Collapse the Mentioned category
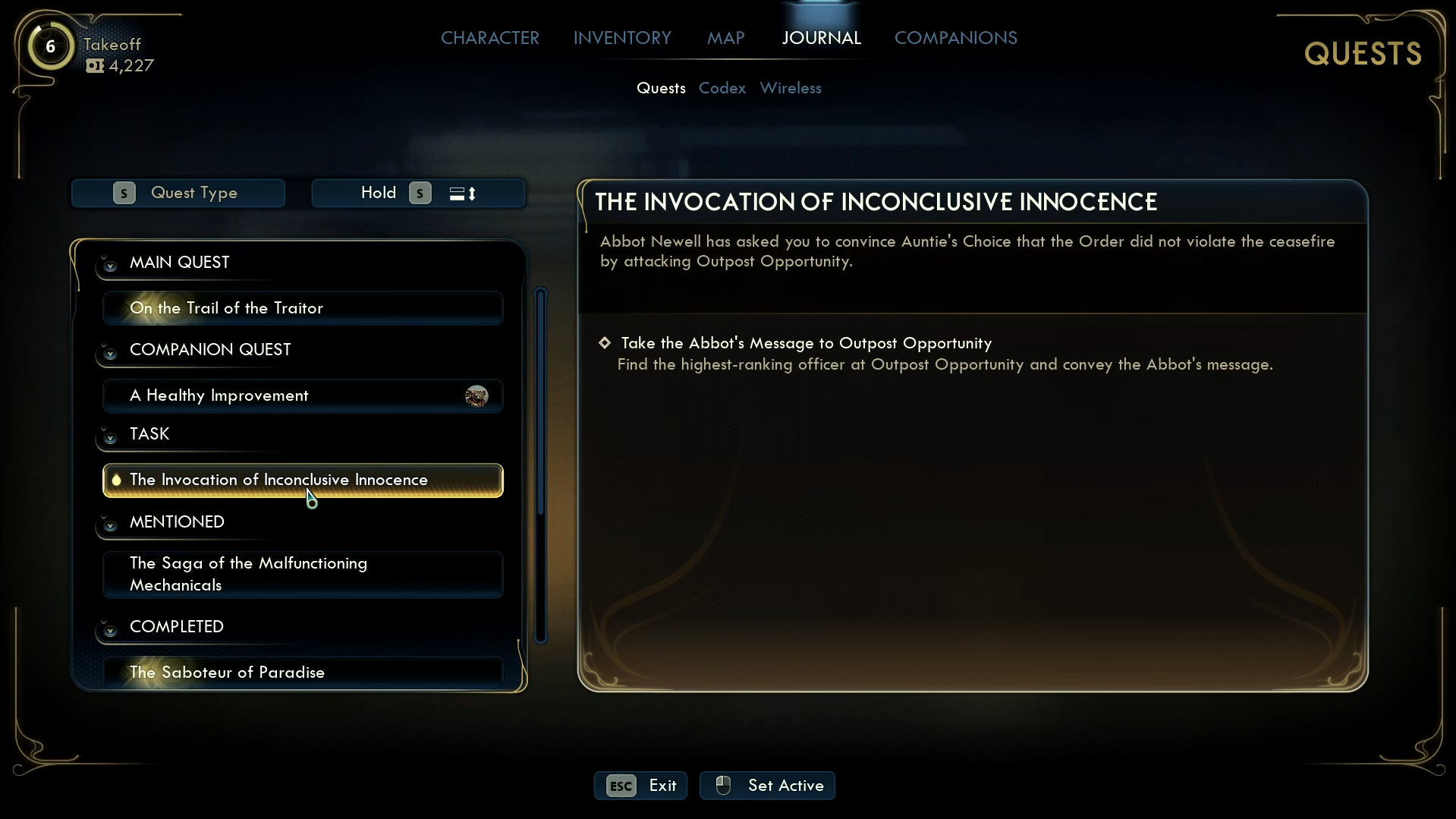Screen dimensions: 1456x819 point(110,524)
